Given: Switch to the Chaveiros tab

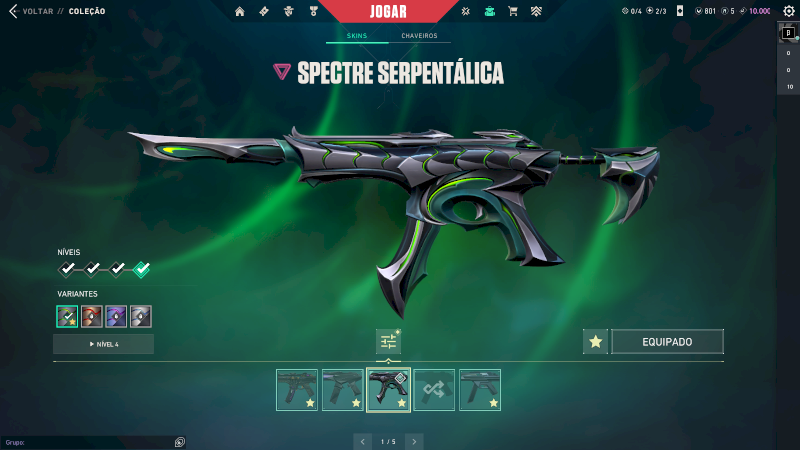Looking at the screenshot, I should [x=419, y=36].
